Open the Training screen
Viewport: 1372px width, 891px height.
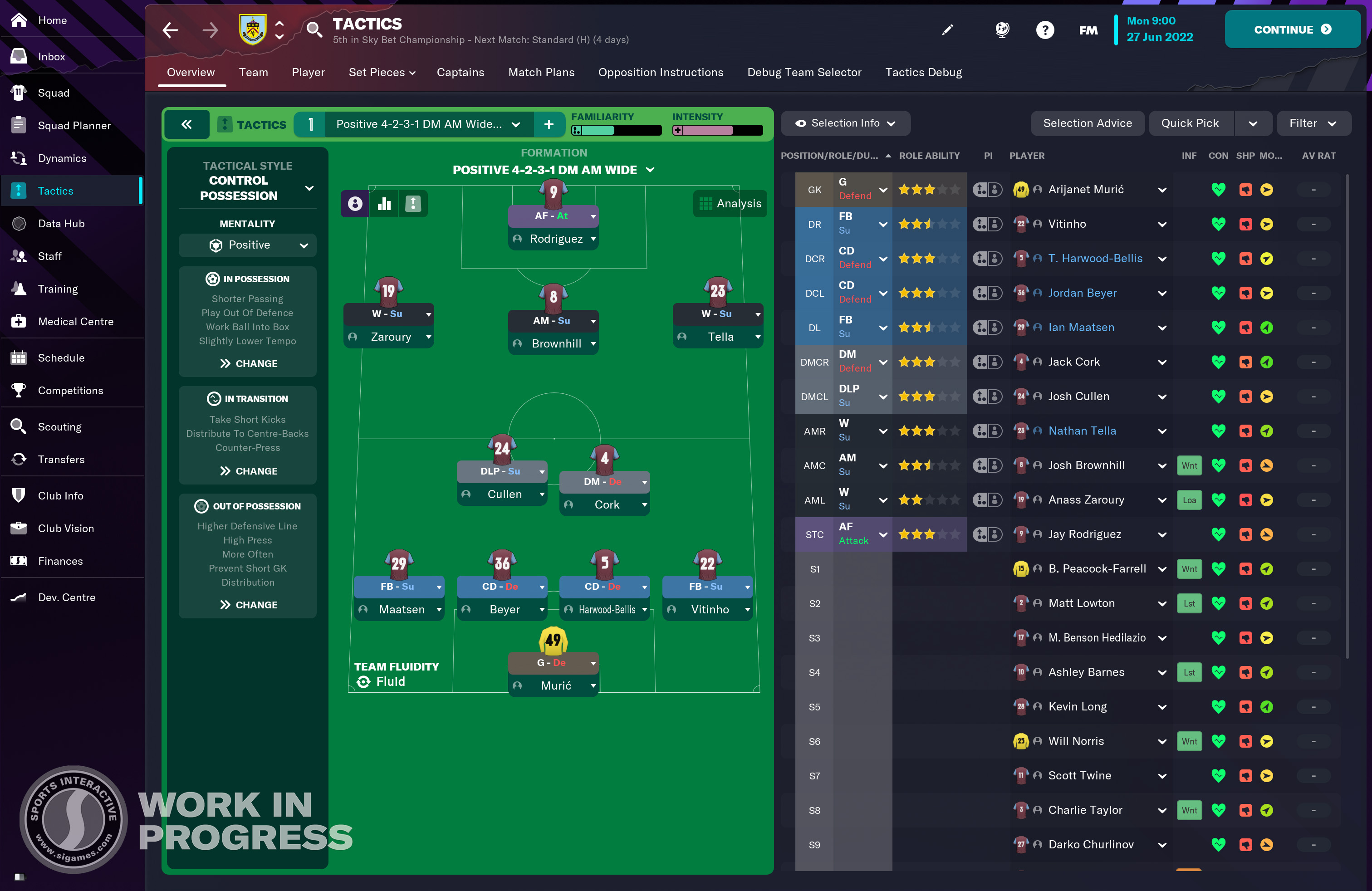click(58, 289)
